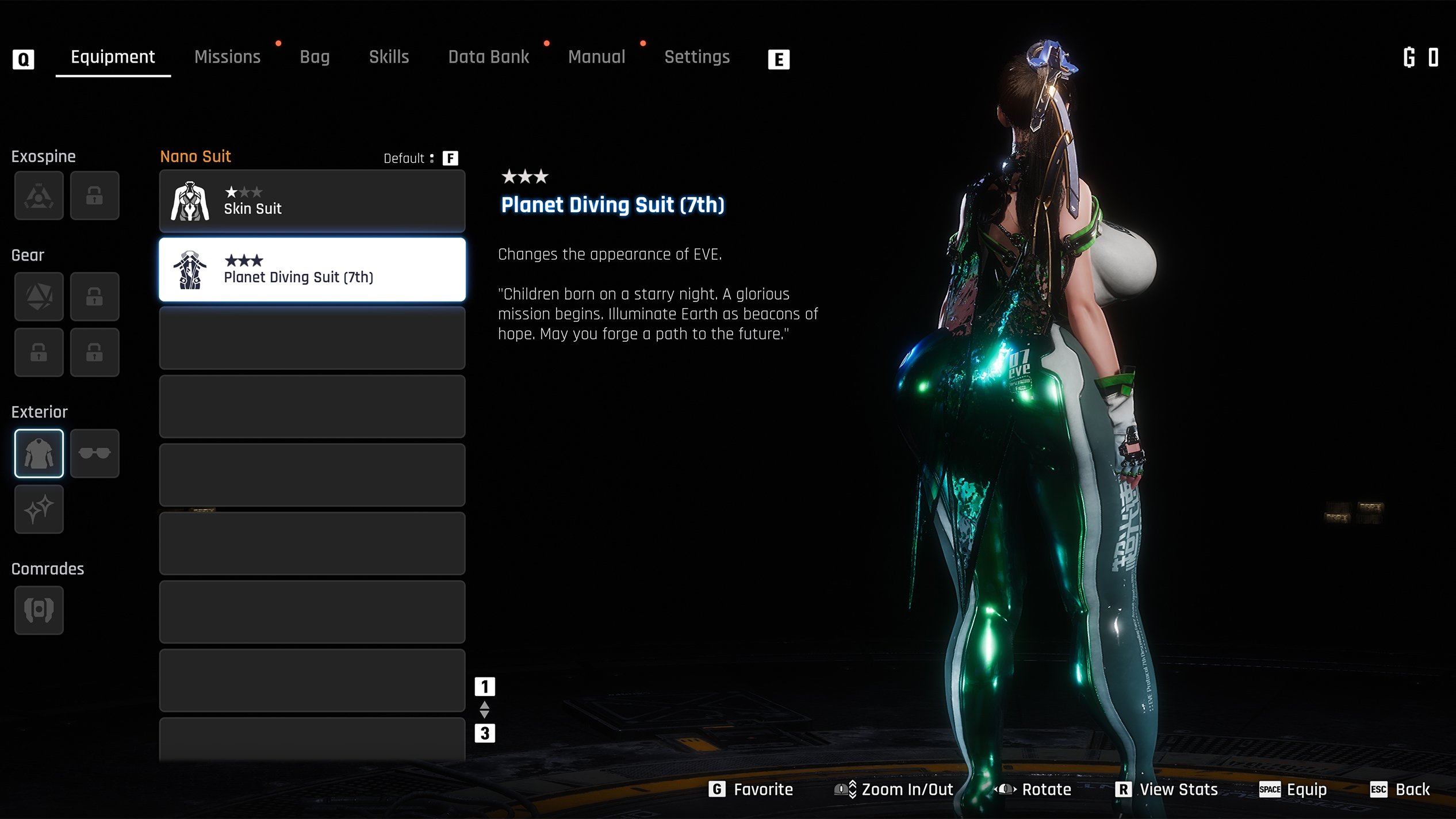1456x819 pixels.
Task: Open the glasses exterior slot
Action: tap(94, 453)
